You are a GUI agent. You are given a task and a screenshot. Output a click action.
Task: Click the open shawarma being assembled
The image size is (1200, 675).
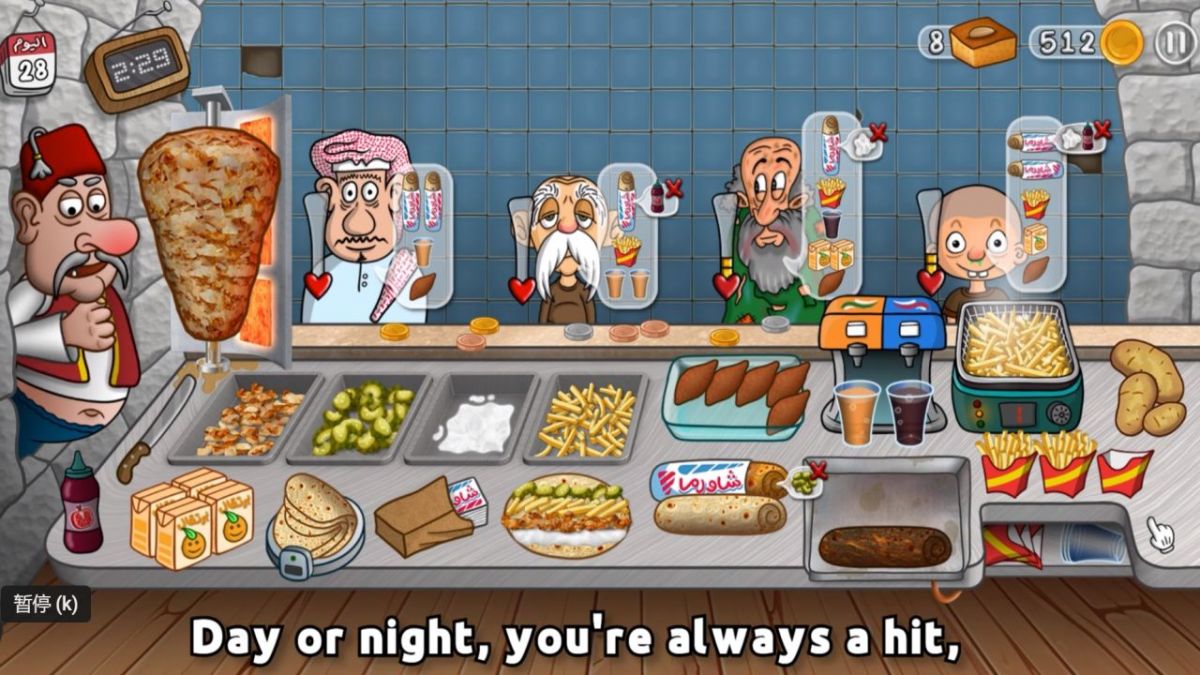567,515
